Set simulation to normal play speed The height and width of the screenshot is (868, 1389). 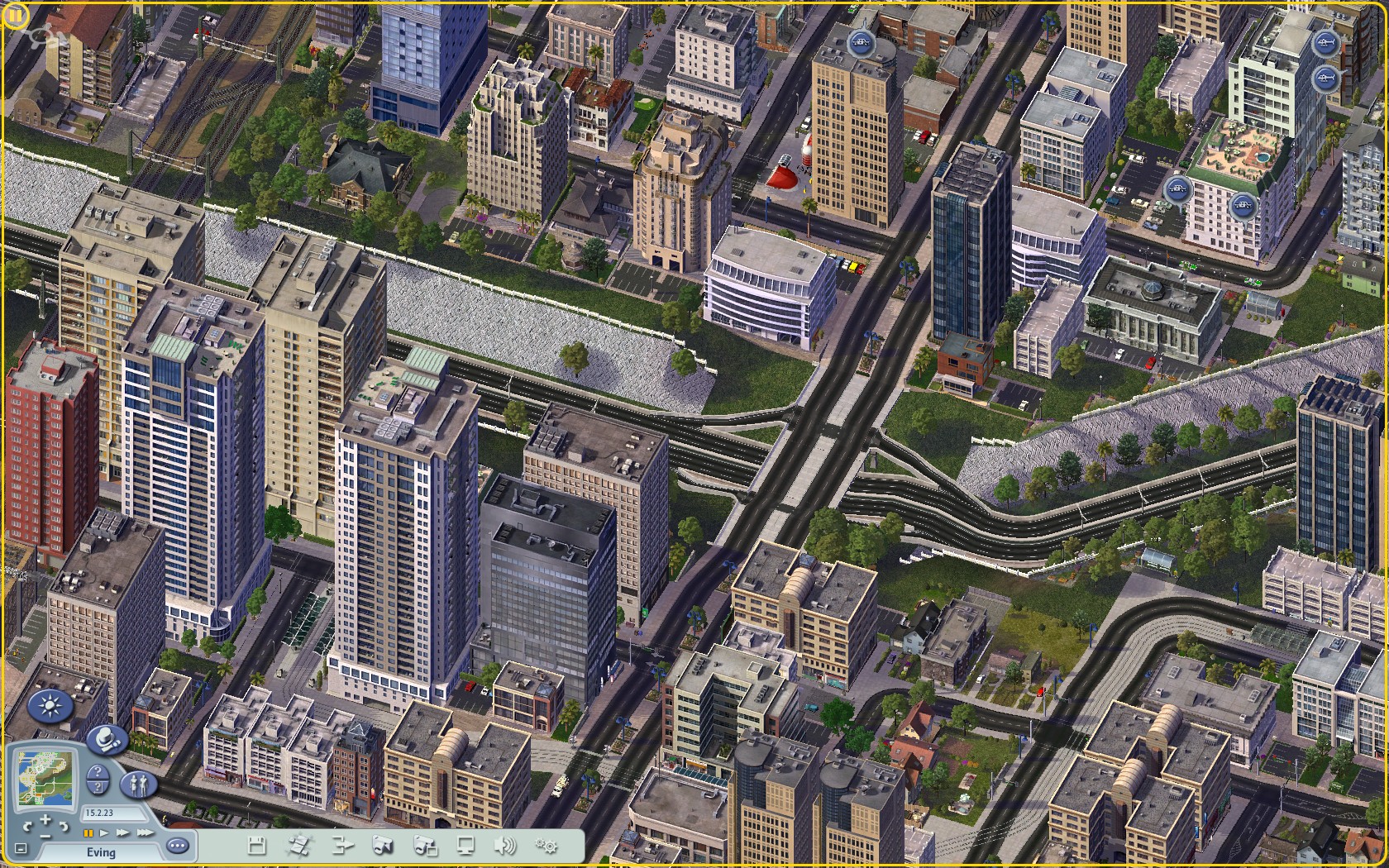point(104,832)
